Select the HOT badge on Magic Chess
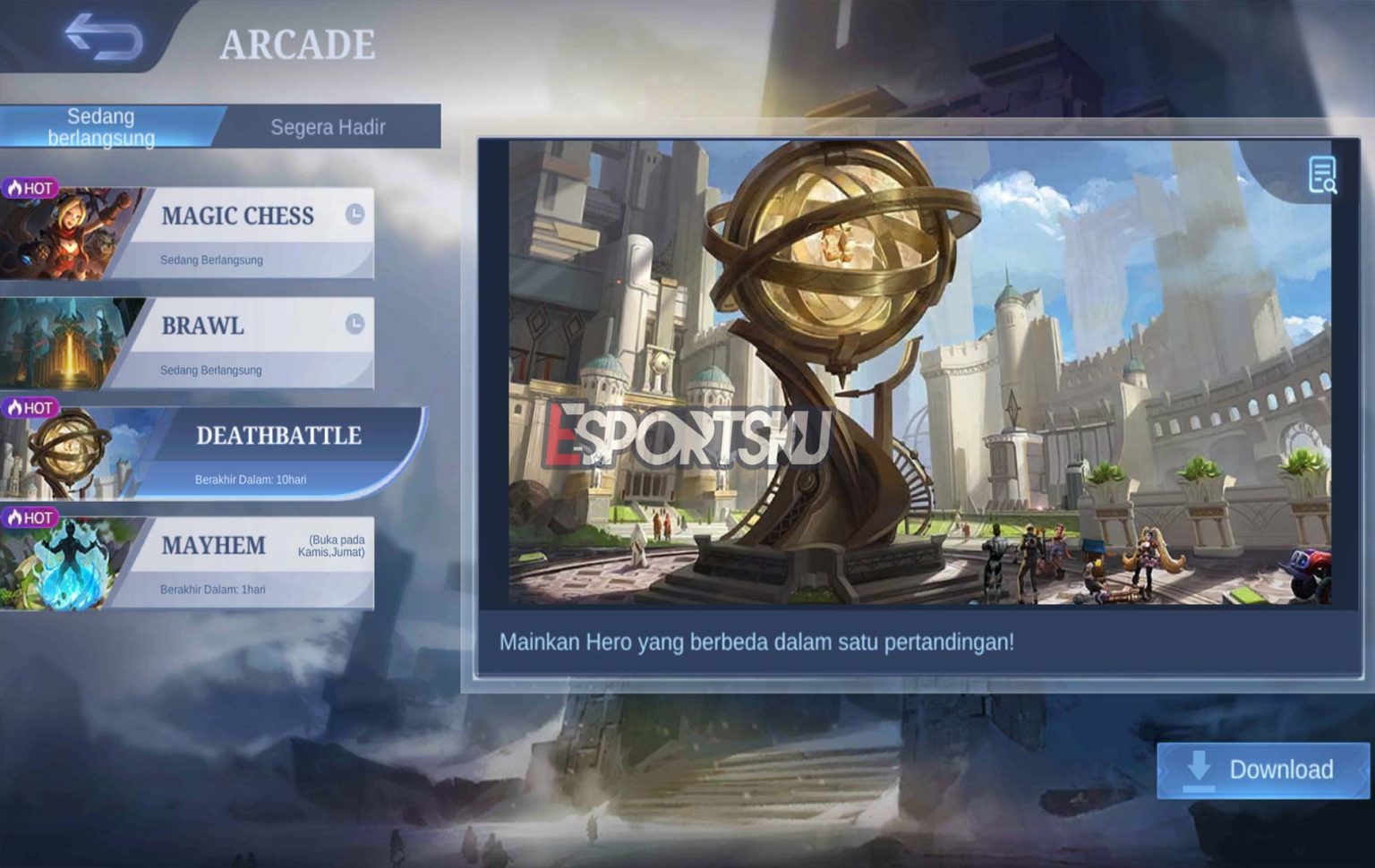 (x=33, y=185)
